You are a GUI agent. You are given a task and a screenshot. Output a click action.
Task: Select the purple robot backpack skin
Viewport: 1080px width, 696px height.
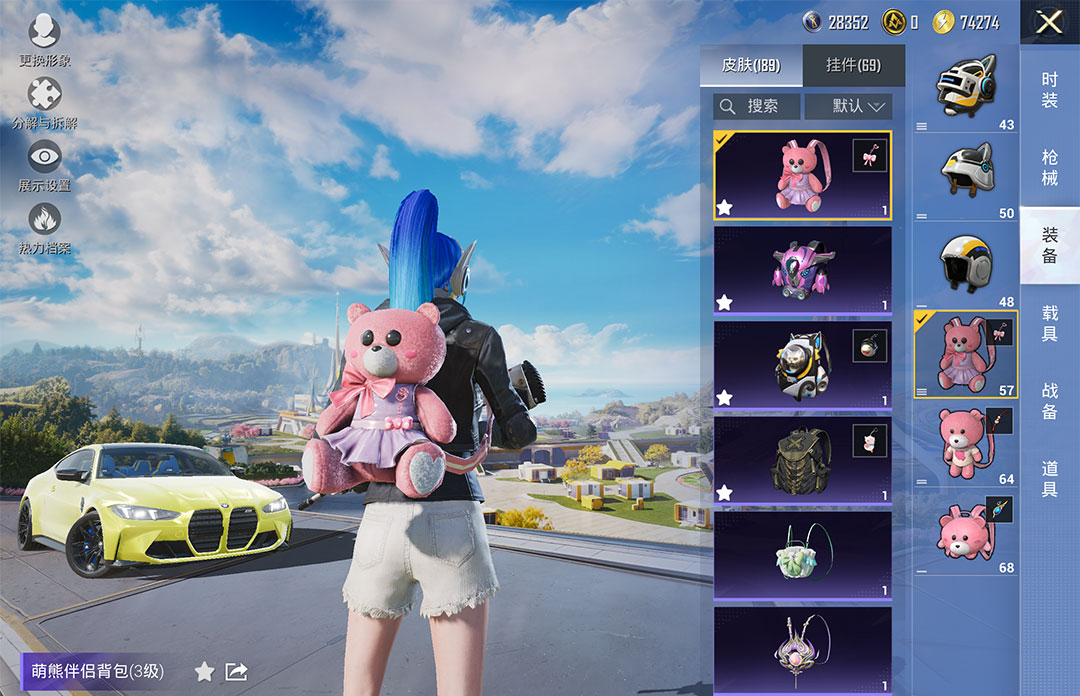tap(802, 270)
